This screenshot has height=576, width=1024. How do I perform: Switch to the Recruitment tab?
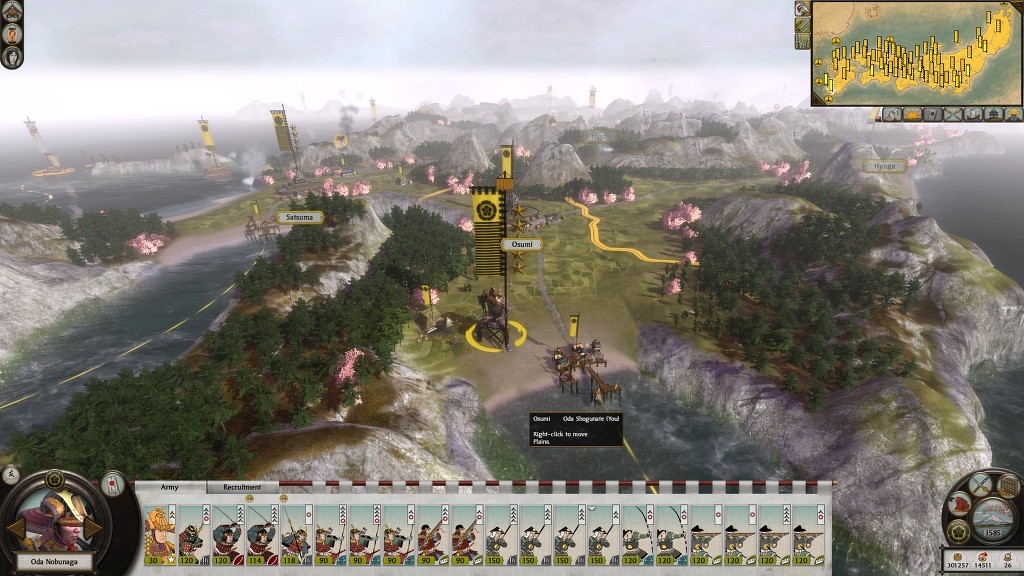pyautogui.click(x=242, y=487)
